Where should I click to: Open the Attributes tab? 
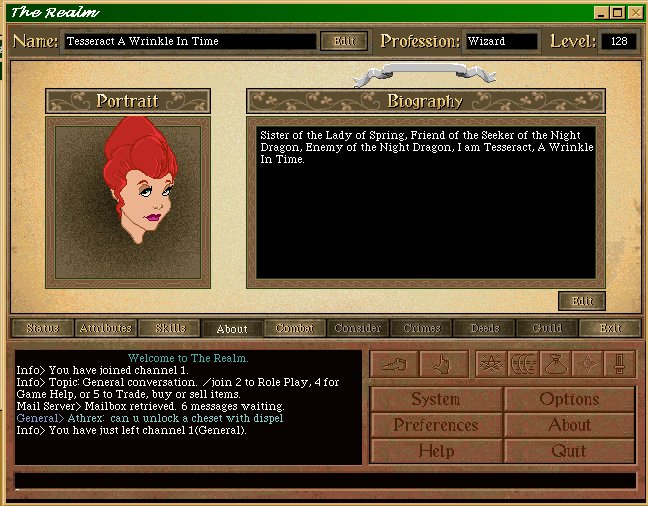[x=105, y=328]
